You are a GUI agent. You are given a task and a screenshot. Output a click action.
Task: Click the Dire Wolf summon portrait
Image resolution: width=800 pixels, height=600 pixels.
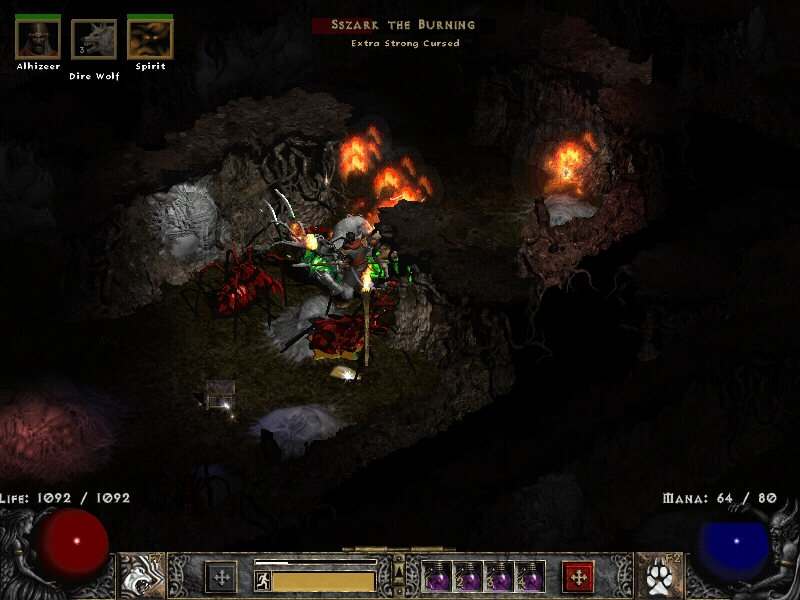tap(94, 40)
